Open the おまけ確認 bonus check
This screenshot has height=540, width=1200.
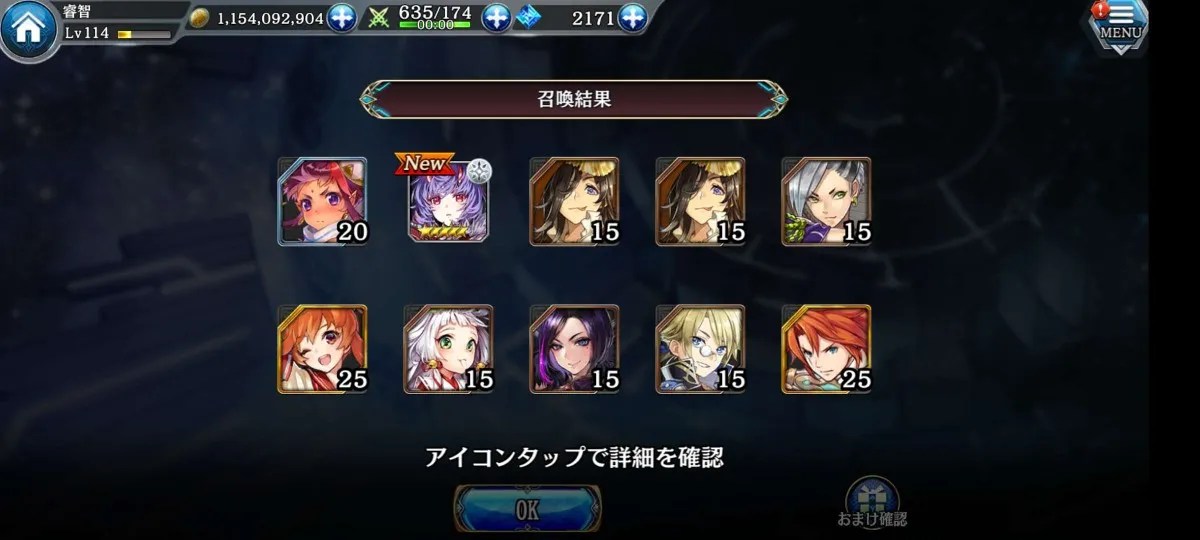coord(872,502)
